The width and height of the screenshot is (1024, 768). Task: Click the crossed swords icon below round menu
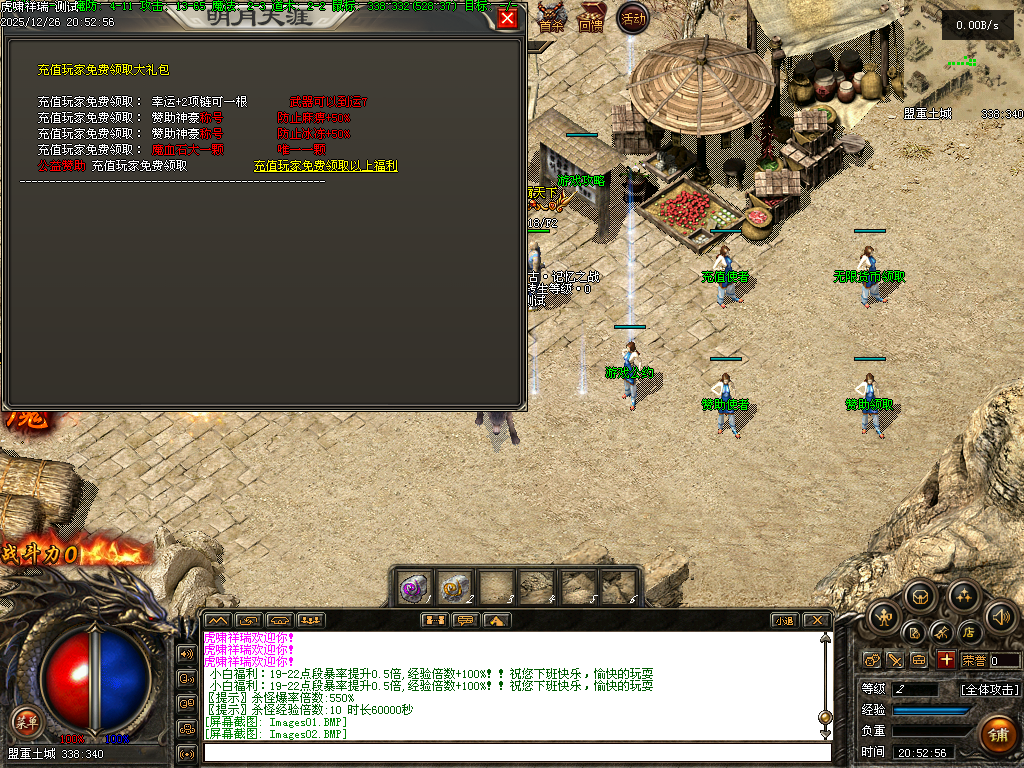894,660
